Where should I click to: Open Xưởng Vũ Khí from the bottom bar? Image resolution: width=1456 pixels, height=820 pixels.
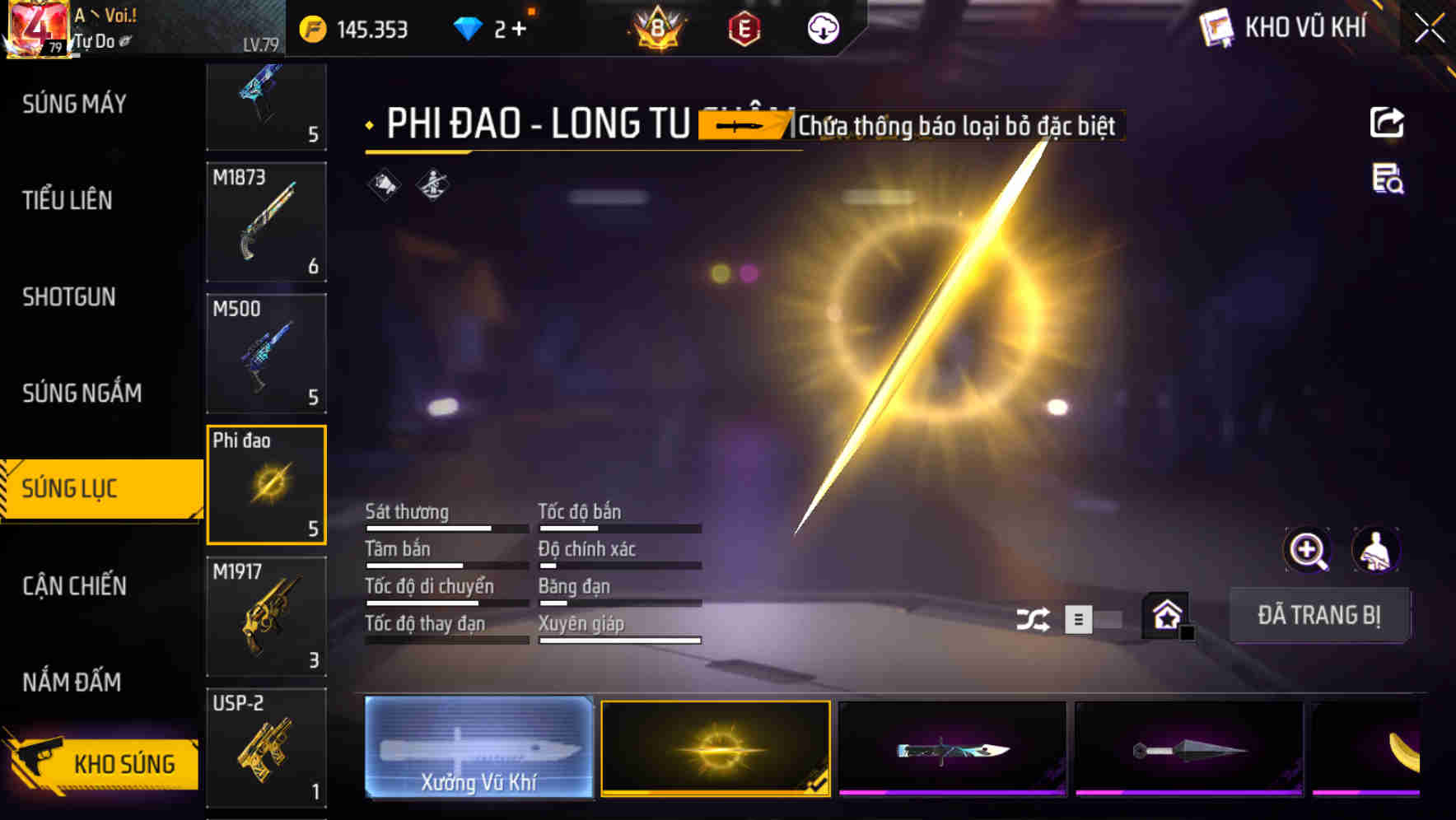[x=478, y=749]
